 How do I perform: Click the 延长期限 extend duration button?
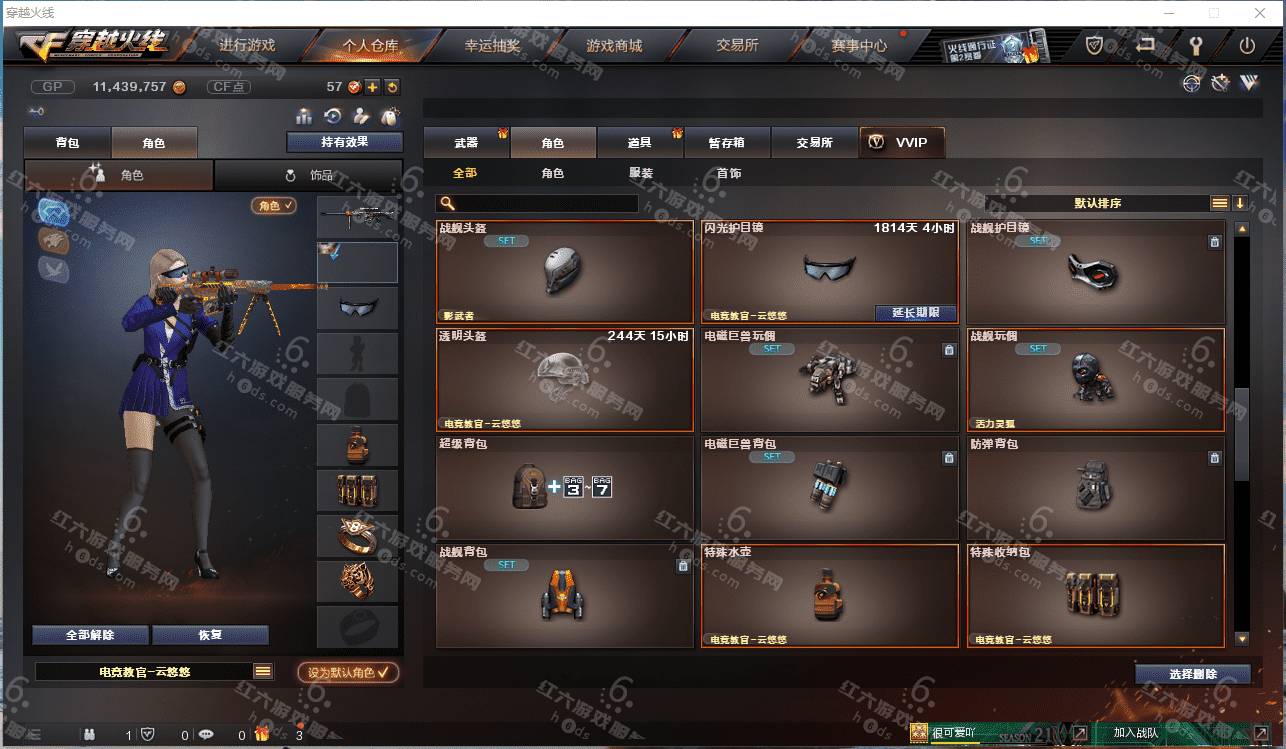click(x=915, y=313)
